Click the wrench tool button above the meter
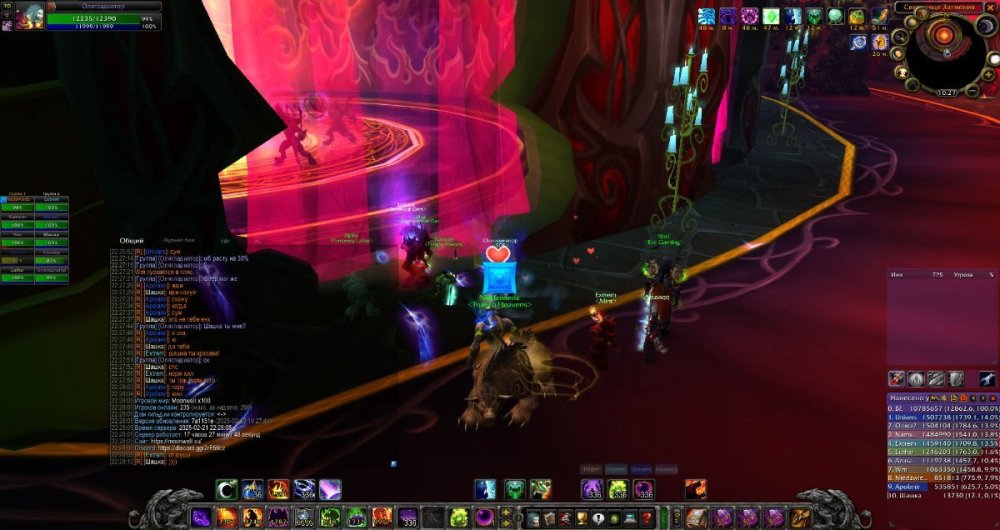The image size is (1000, 530). (987, 379)
